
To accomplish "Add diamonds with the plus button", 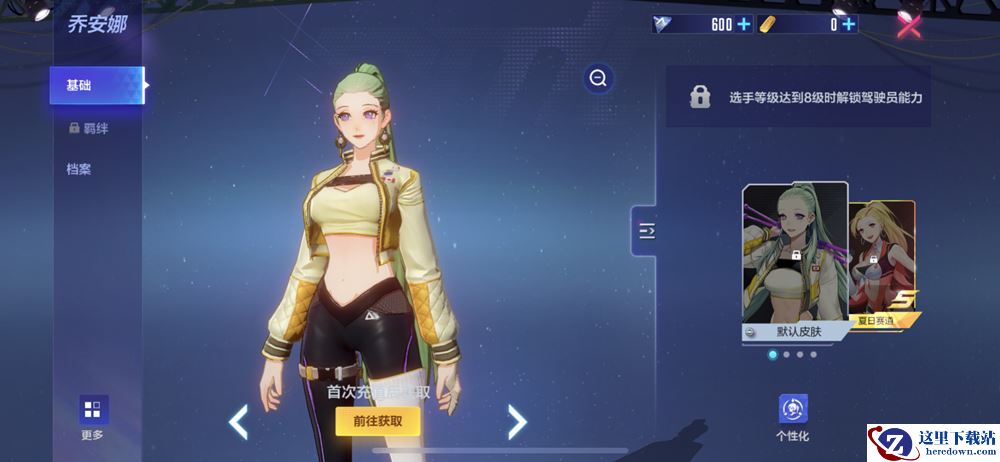I will [744, 25].
